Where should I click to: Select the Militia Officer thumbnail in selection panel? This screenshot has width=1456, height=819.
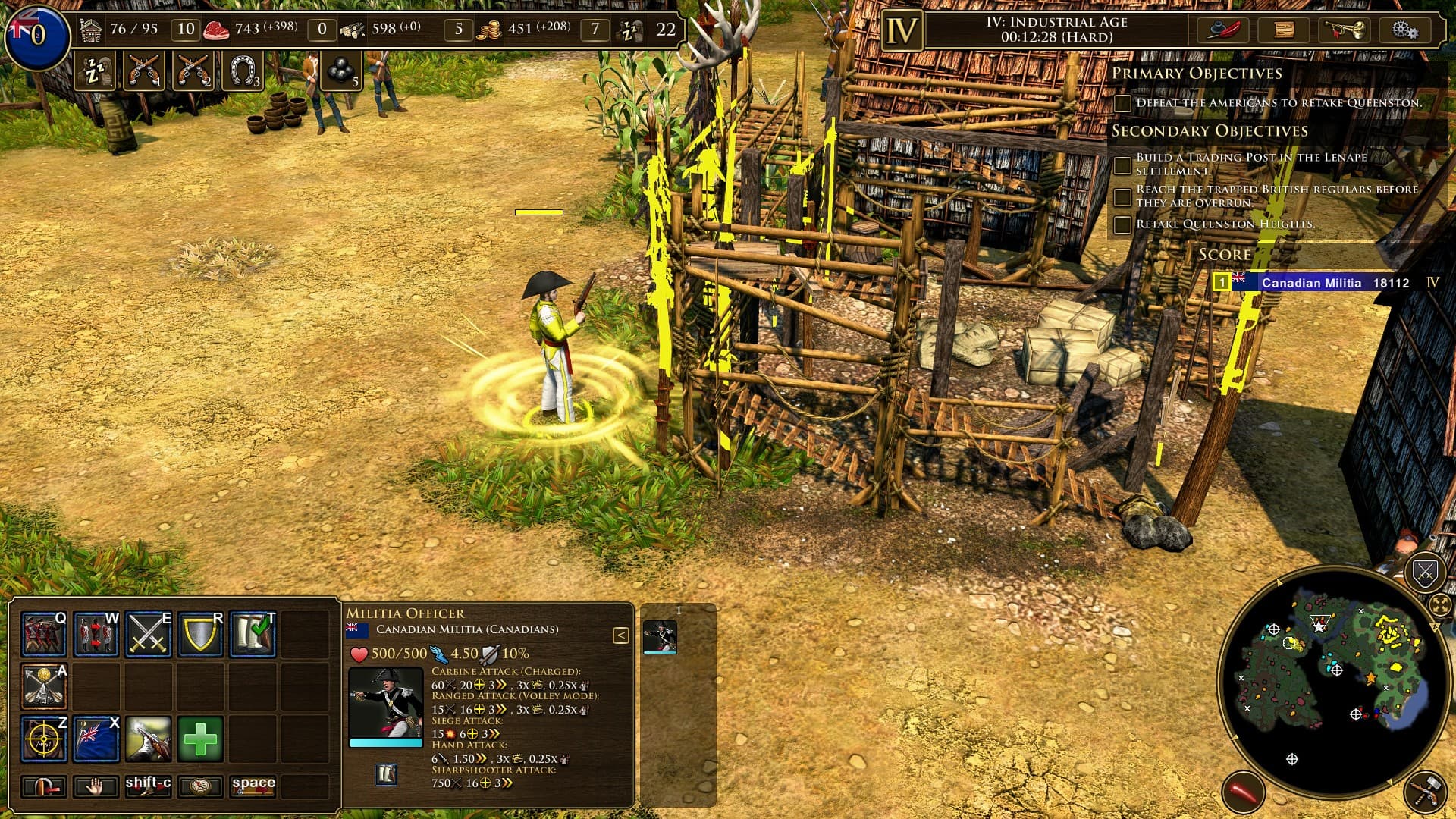click(x=659, y=637)
